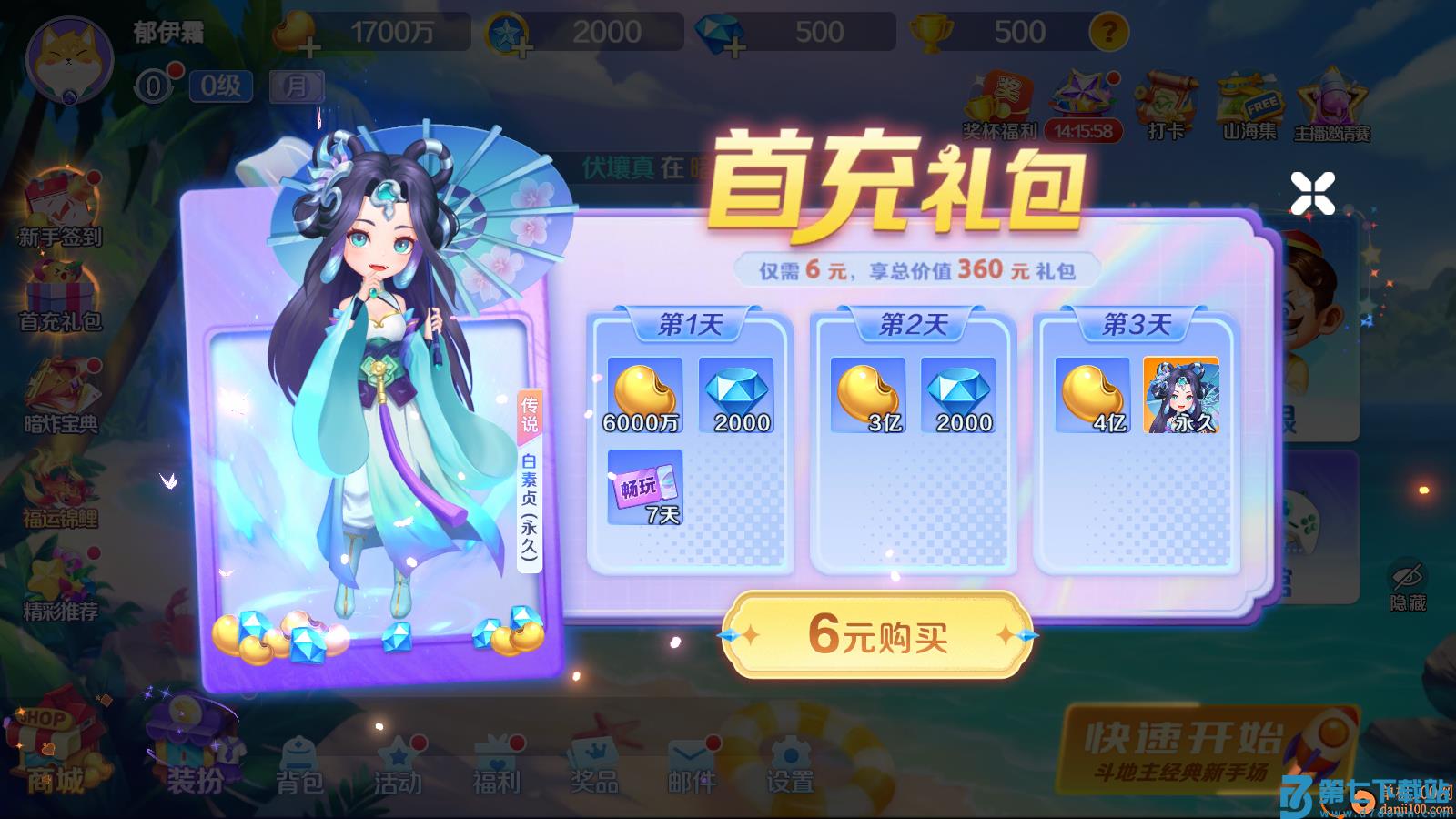Open the 山海集 event icon
Screen dimensions: 1456x819
(1247, 100)
